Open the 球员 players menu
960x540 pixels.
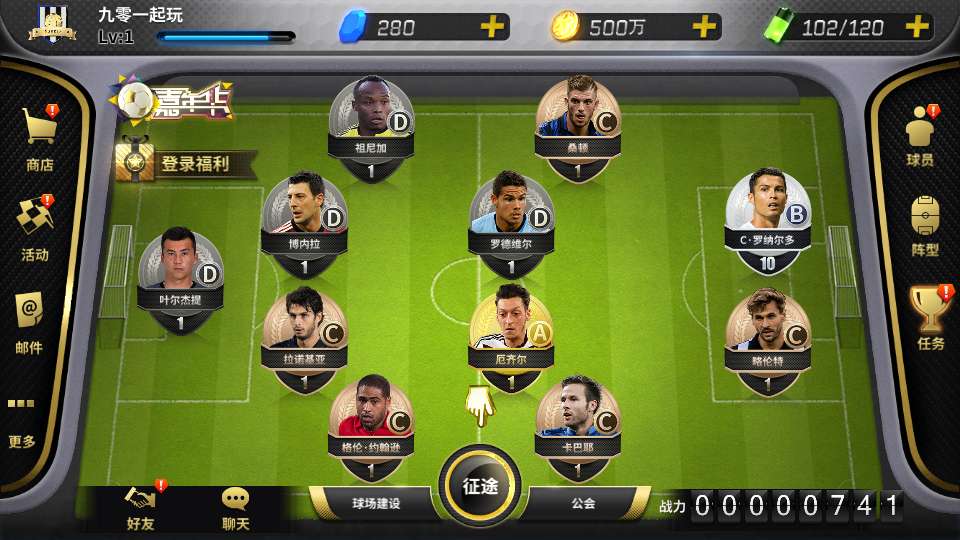click(x=920, y=137)
